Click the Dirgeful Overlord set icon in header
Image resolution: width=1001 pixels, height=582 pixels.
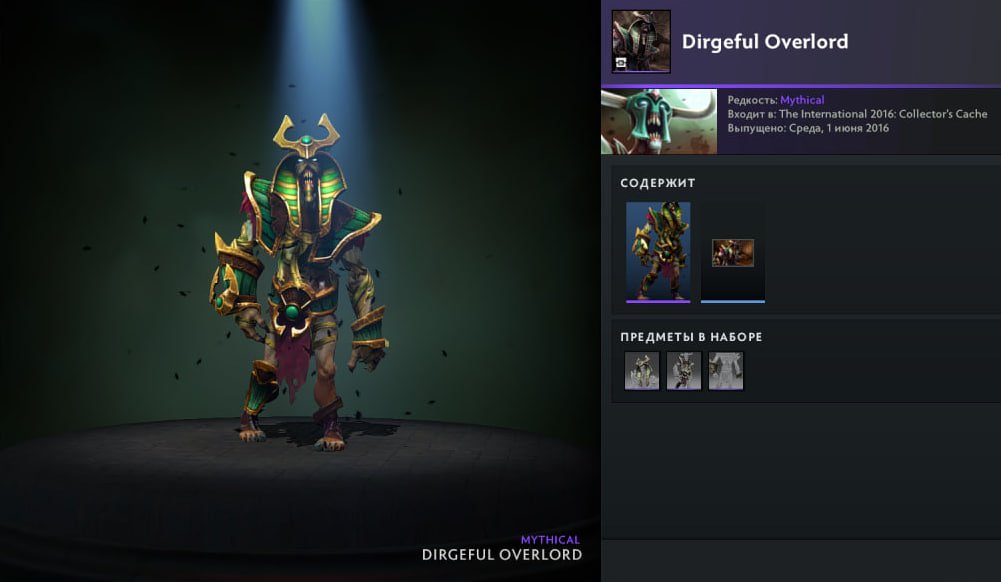[641, 42]
